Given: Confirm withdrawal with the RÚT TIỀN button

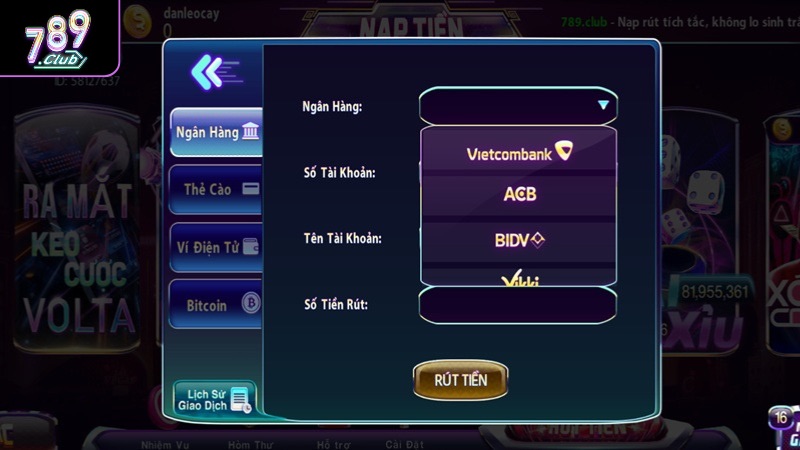Looking at the screenshot, I should pos(460,379).
